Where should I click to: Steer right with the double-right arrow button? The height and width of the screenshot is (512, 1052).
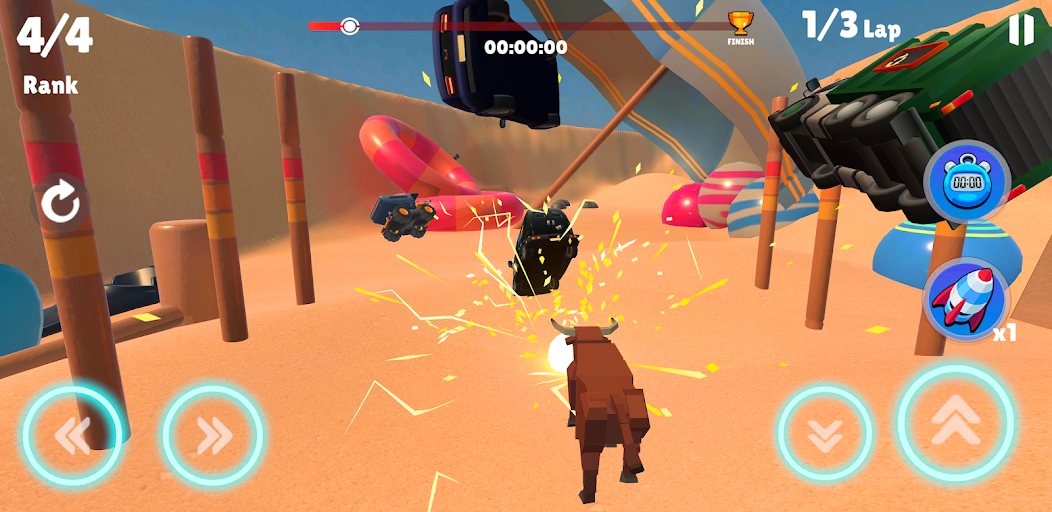213,435
